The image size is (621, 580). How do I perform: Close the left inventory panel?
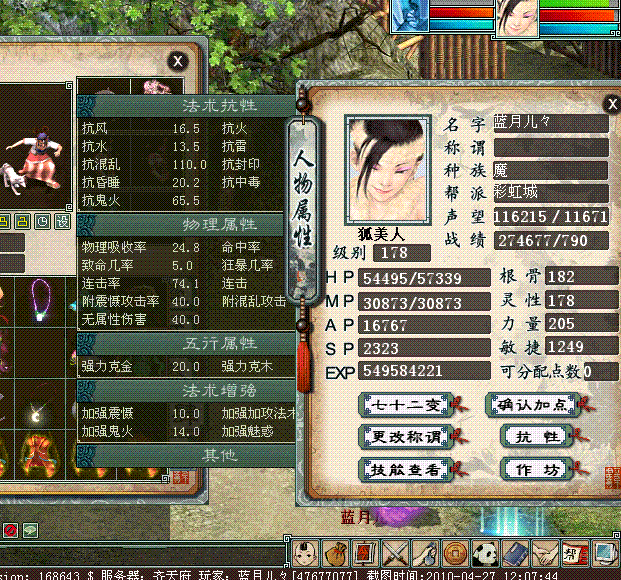click(x=177, y=61)
